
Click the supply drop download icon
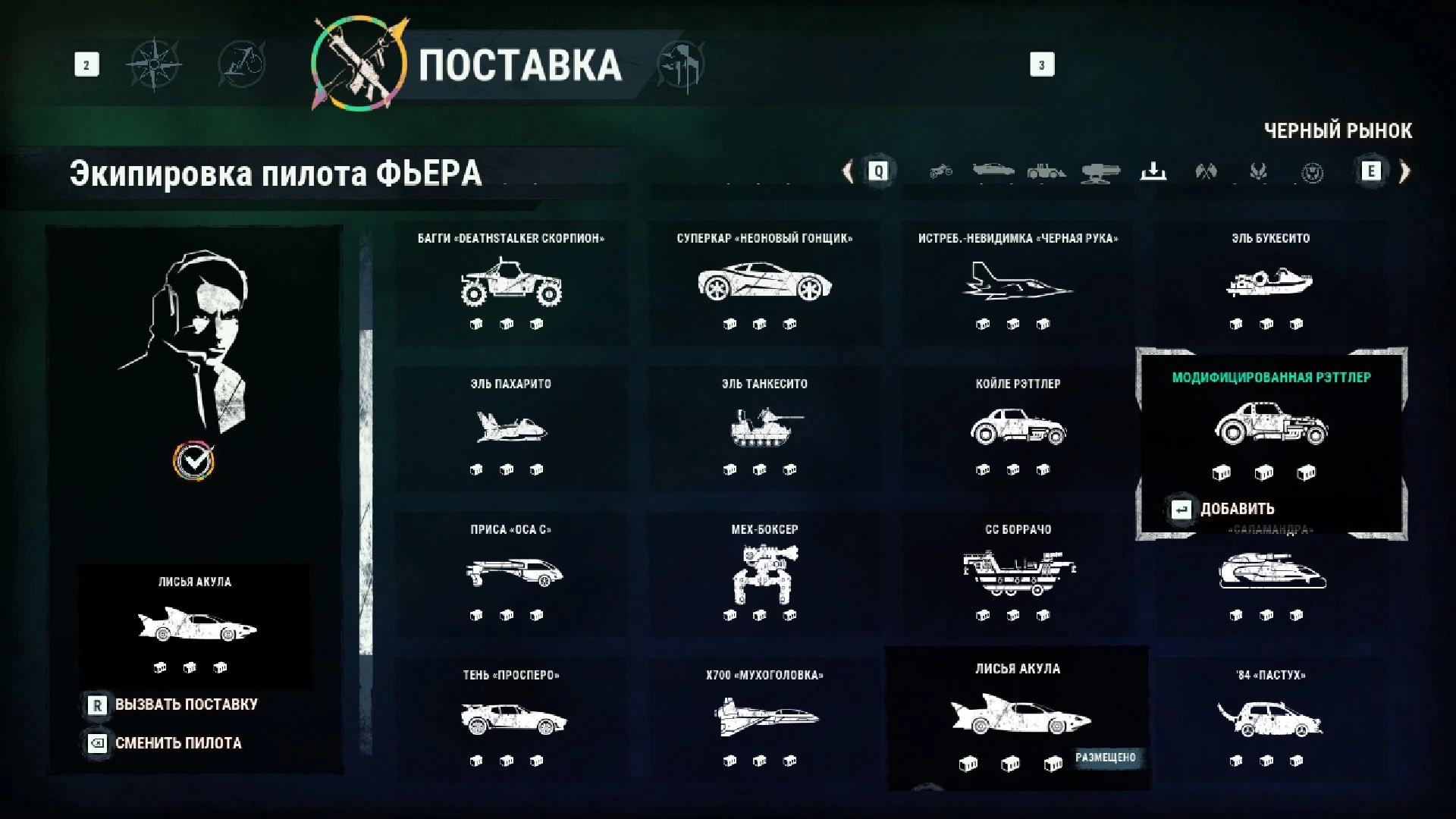click(1154, 172)
